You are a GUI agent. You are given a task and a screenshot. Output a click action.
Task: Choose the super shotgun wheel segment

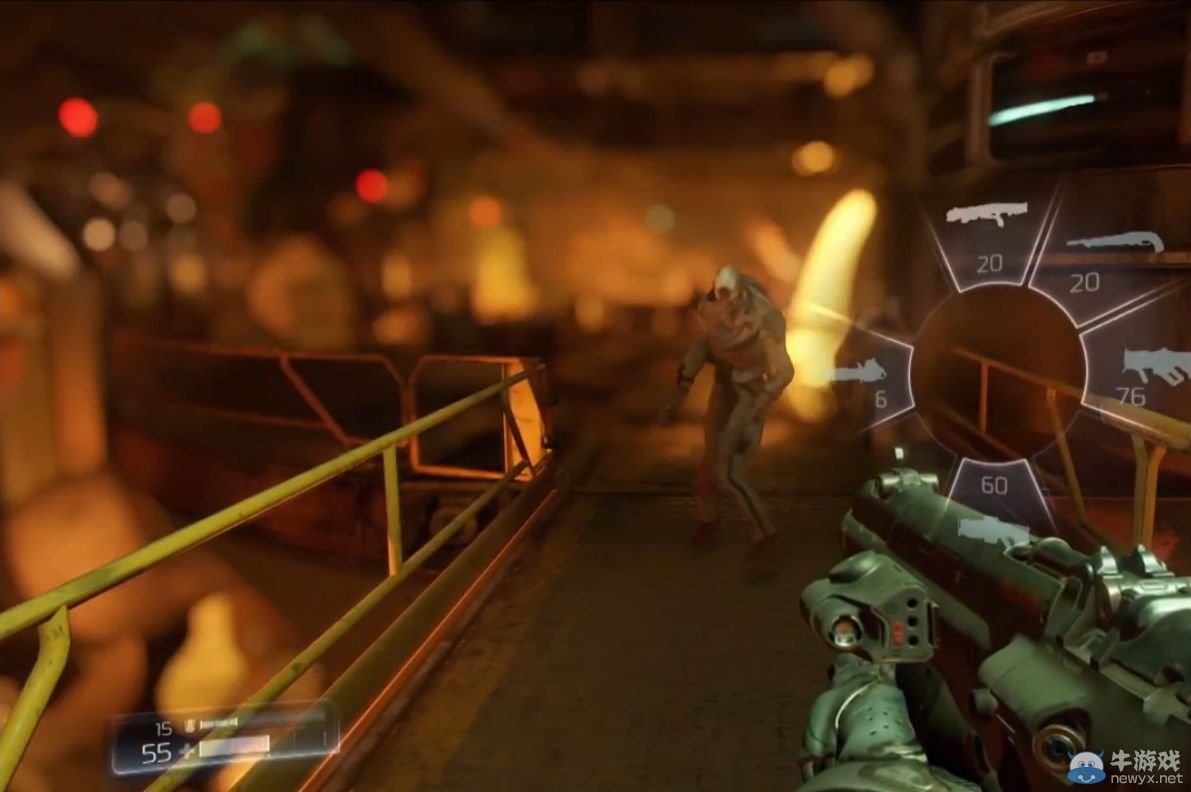(1100, 258)
